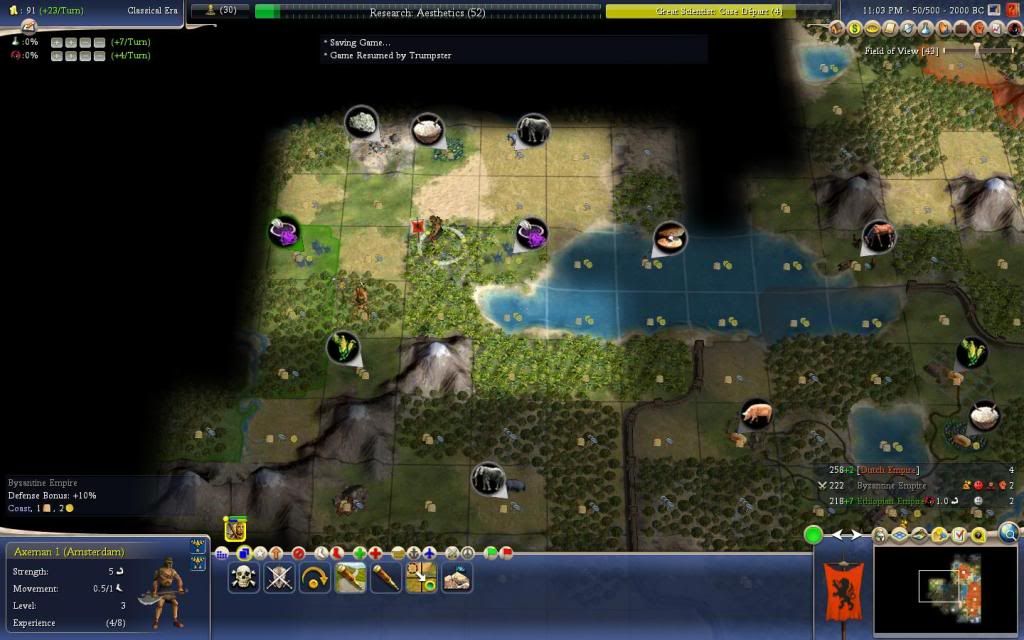Open the domestic advisor house icon
Image resolution: width=1024 pixels, height=640 pixels.
point(838,30)
